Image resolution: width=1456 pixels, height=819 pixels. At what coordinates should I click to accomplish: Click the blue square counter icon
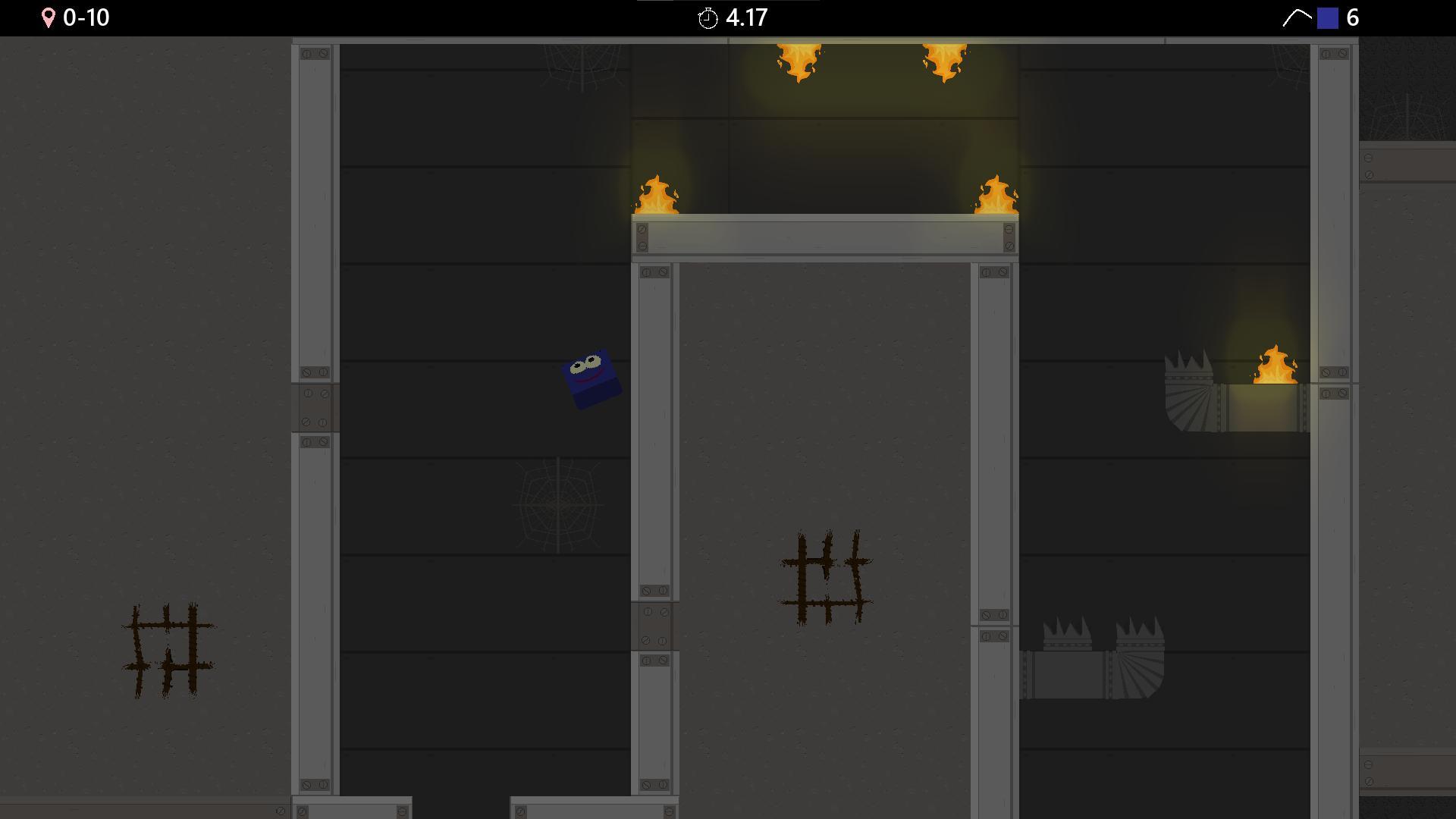pyautogui.click(x=1326, y=17)
